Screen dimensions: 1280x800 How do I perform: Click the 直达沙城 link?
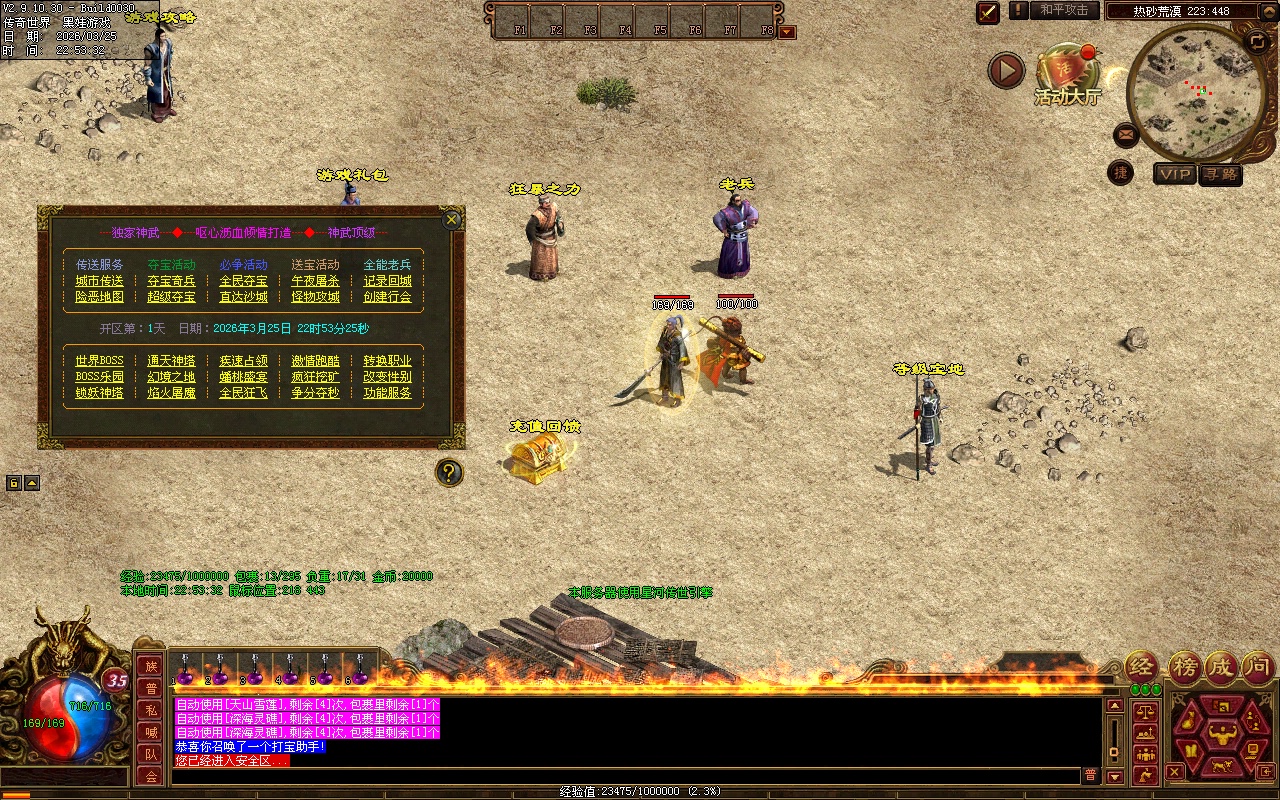pos(244,297)
